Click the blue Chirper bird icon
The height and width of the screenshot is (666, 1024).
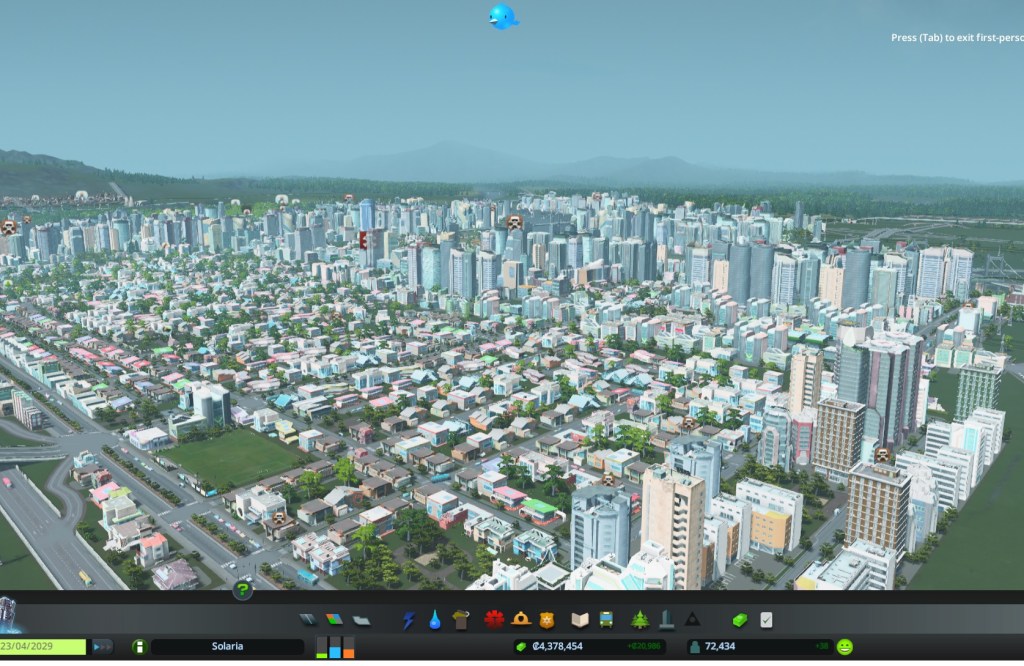pos(502,17)
